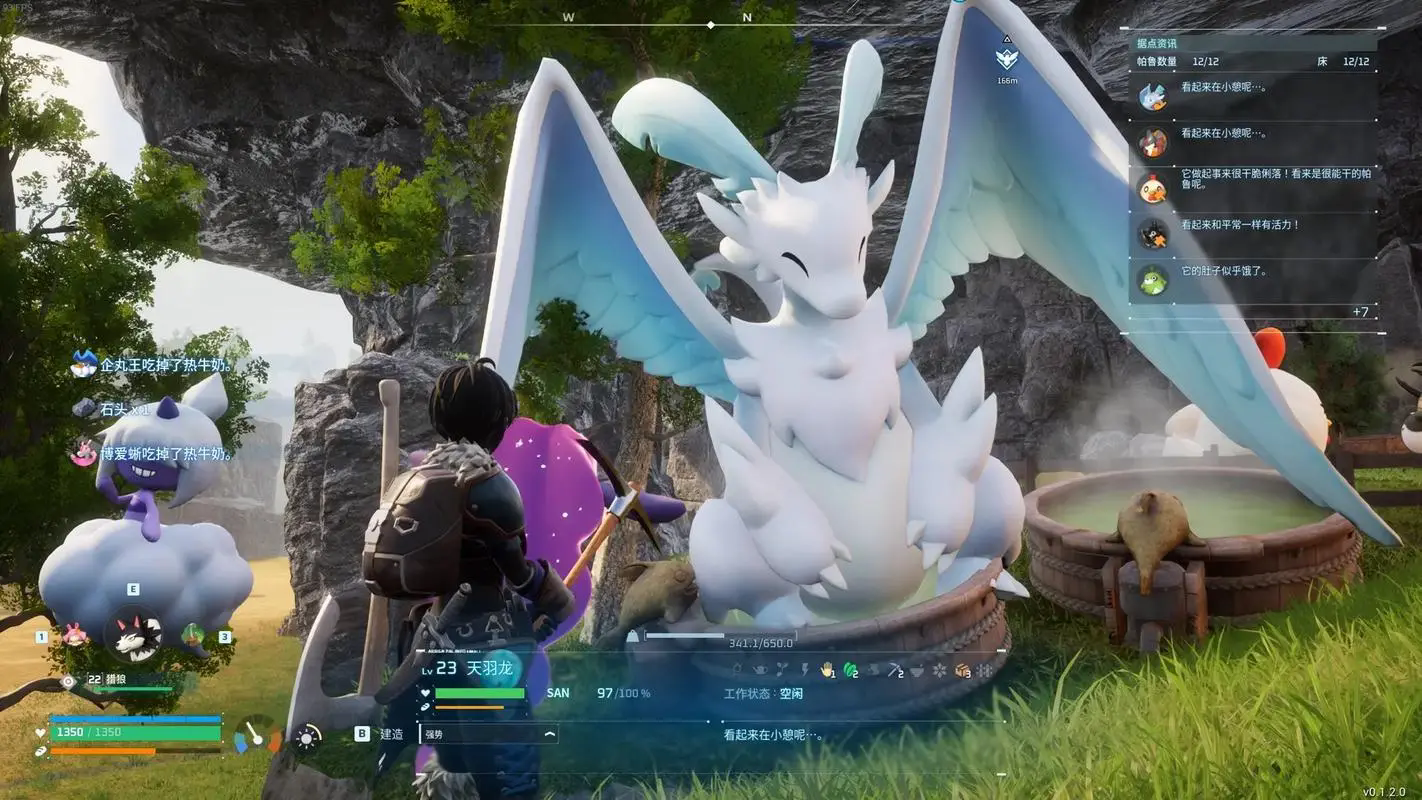Click the sun time-of-day indicator
The width and height of the screenshot is (1422, 800).
(306, 737)
